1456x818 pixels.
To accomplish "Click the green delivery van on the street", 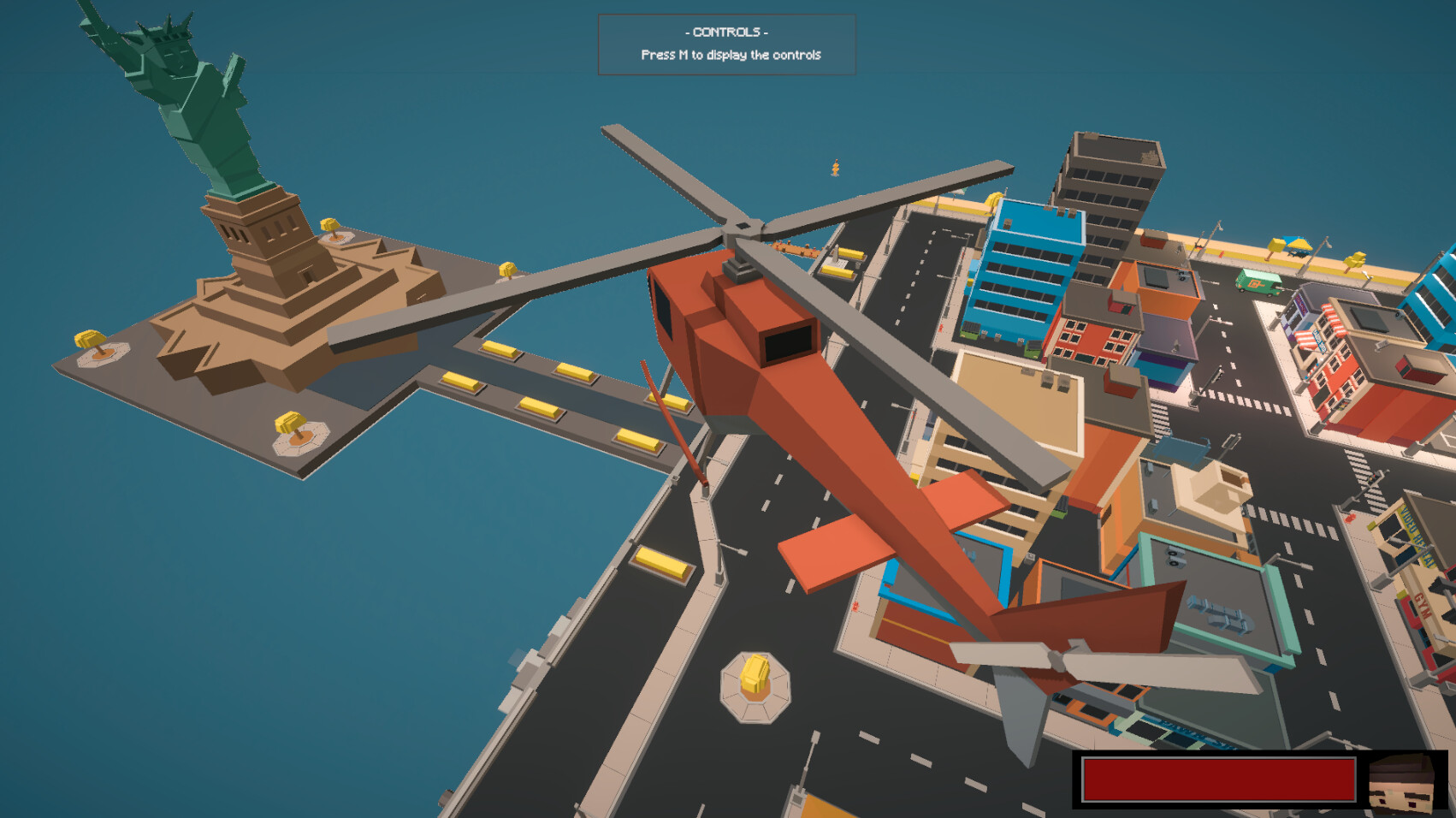I will (1256, 282).
